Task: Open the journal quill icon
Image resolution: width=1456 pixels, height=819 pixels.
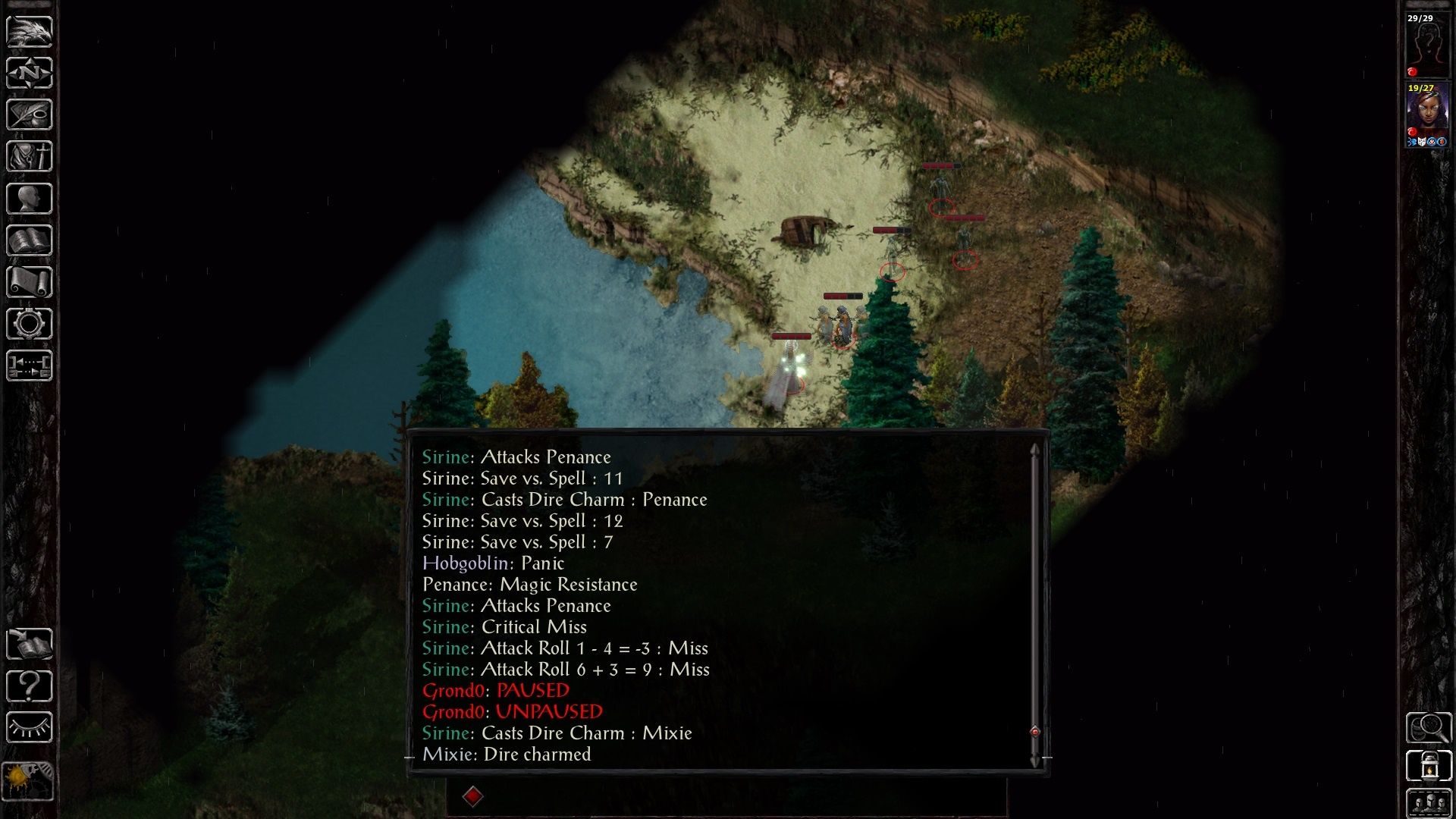Action: (x=30, y=115)
